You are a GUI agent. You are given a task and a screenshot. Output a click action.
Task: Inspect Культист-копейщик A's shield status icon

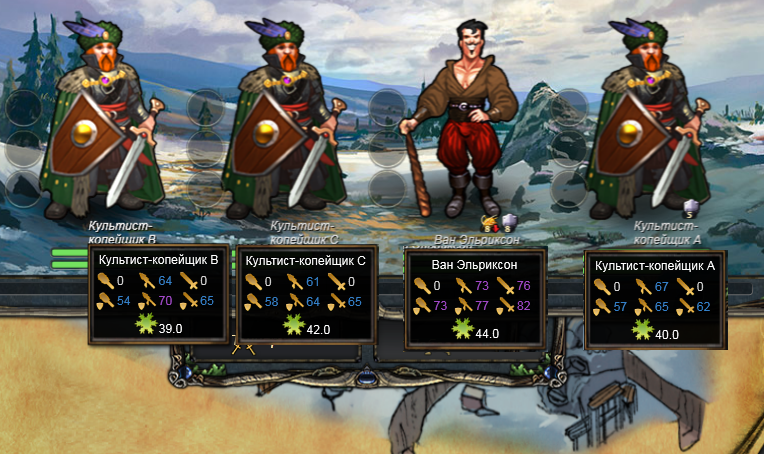(689, 208)
